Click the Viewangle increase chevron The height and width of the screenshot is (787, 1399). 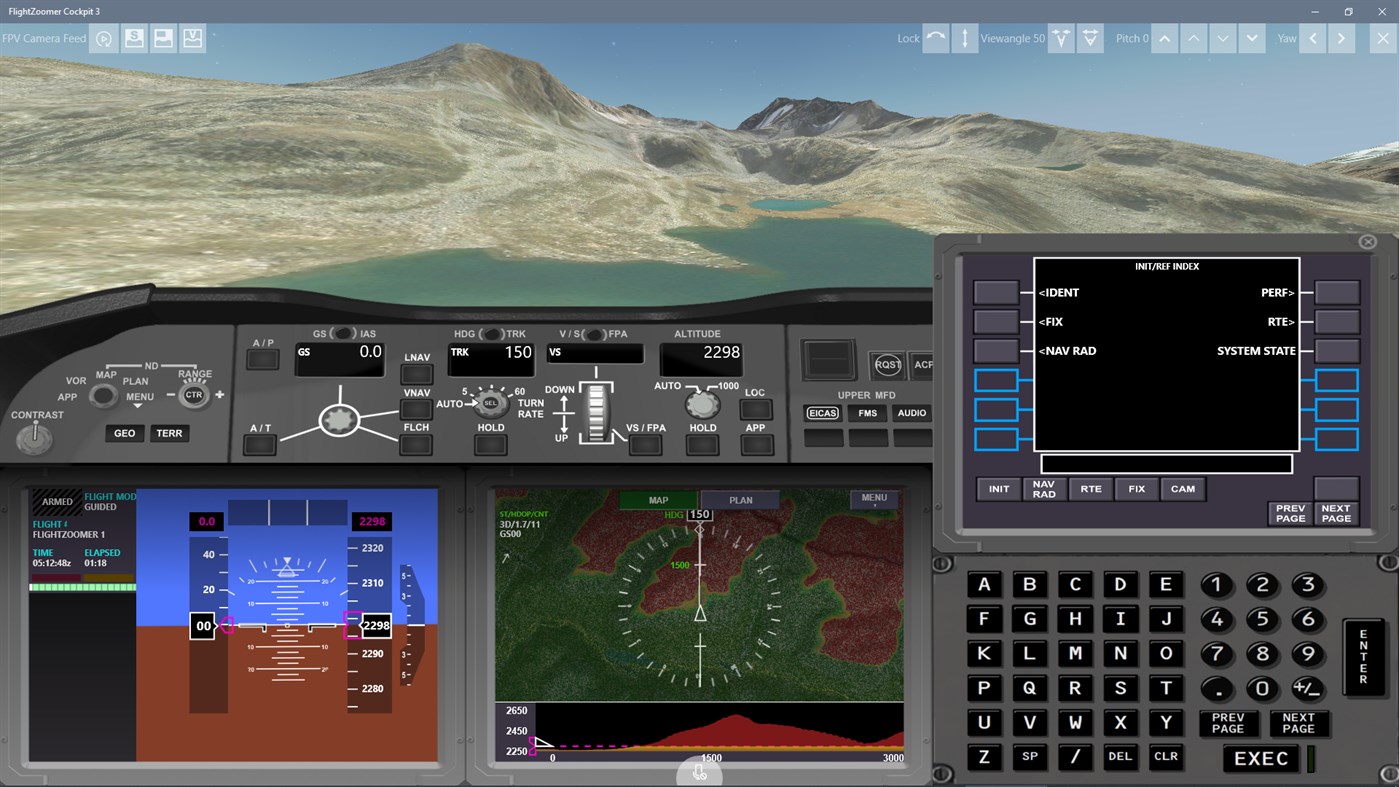click(1059, 38)
